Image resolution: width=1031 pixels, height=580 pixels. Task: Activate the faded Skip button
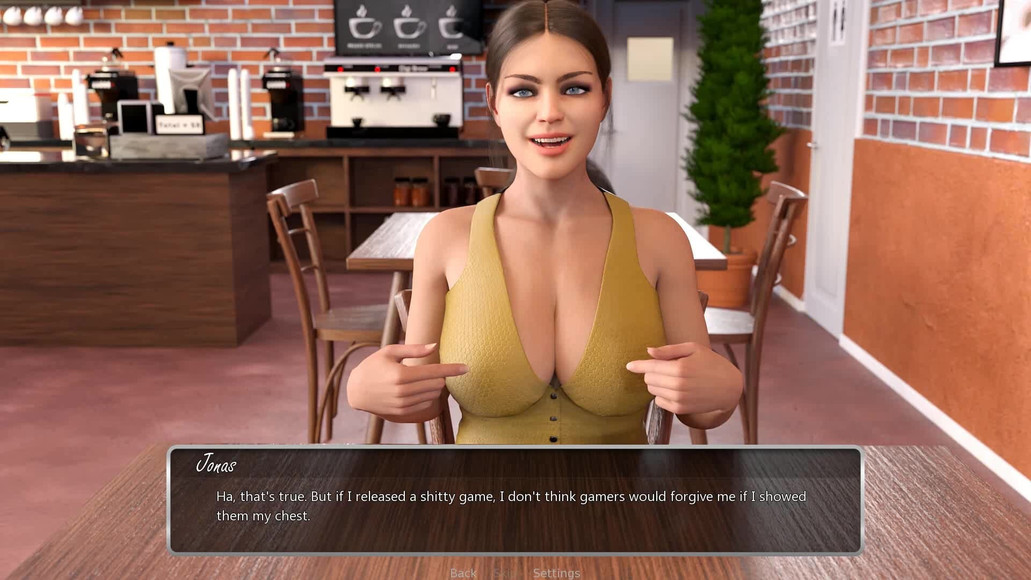(x=505, y=573)
